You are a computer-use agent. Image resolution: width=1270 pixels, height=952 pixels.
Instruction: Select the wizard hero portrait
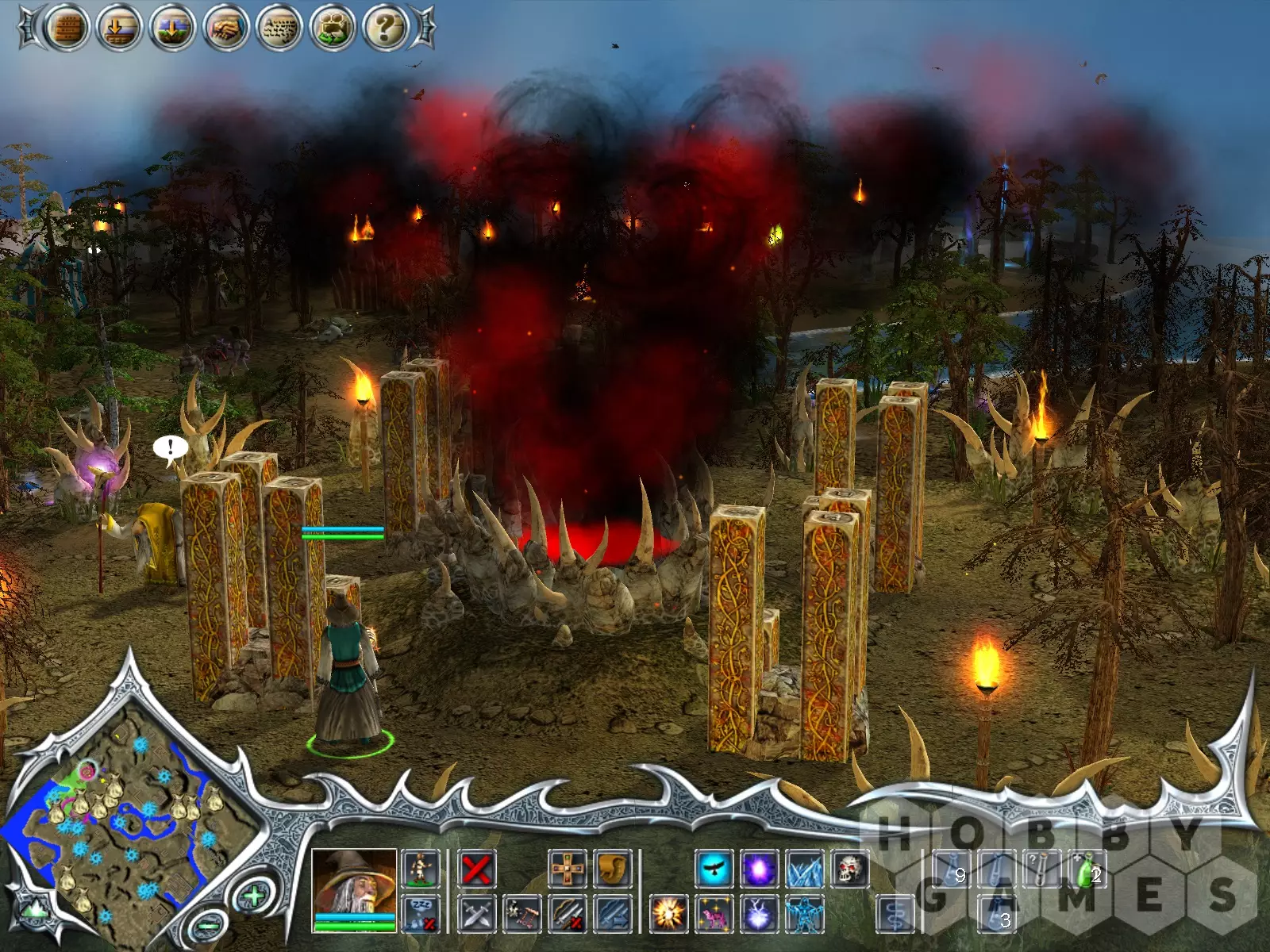pos(354,882)
